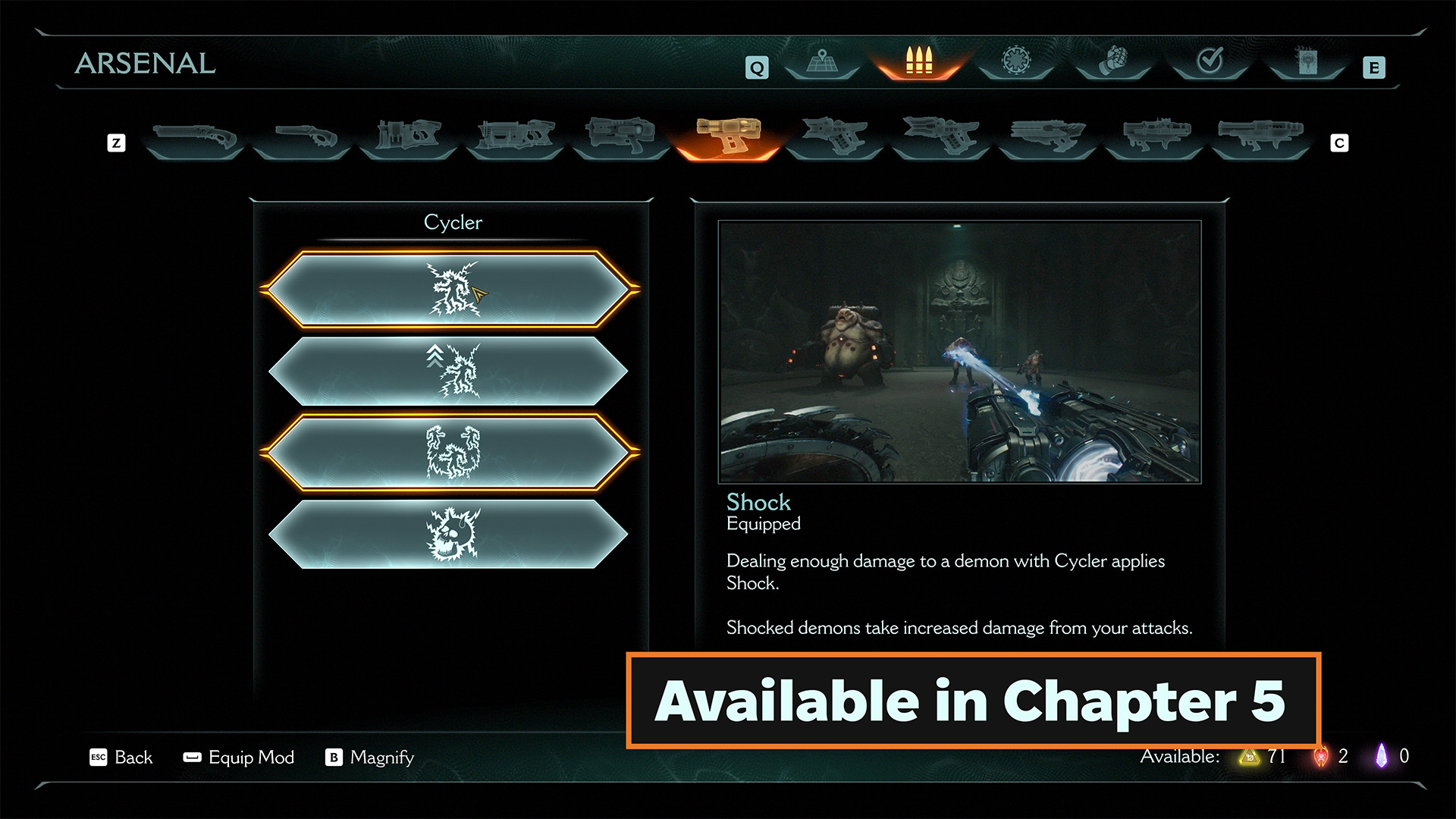Open the map tab
Viewport: 1456px width, 819px height.
click(x=822, y=61)
